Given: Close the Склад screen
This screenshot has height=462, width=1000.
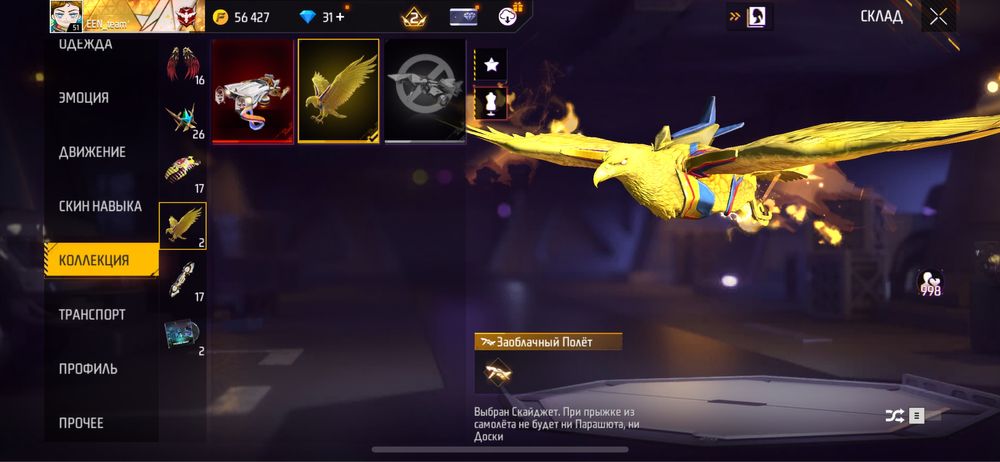Looking at the screenshot, I should click(x=938, y=16).
